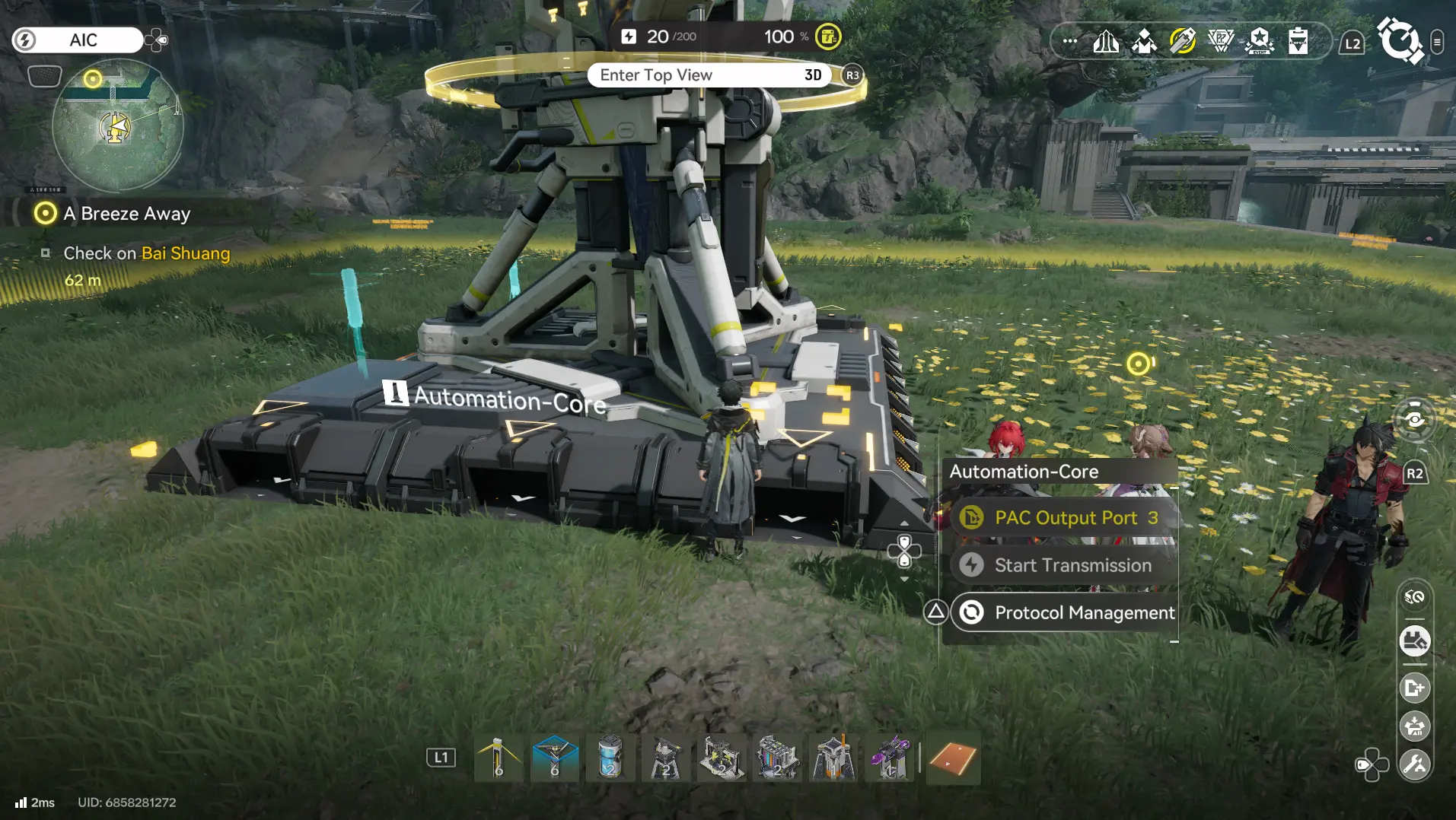Screen dimensions: 1456x820
Task: Choose the purple turret hotbar slot
Action: pos(889,758)
